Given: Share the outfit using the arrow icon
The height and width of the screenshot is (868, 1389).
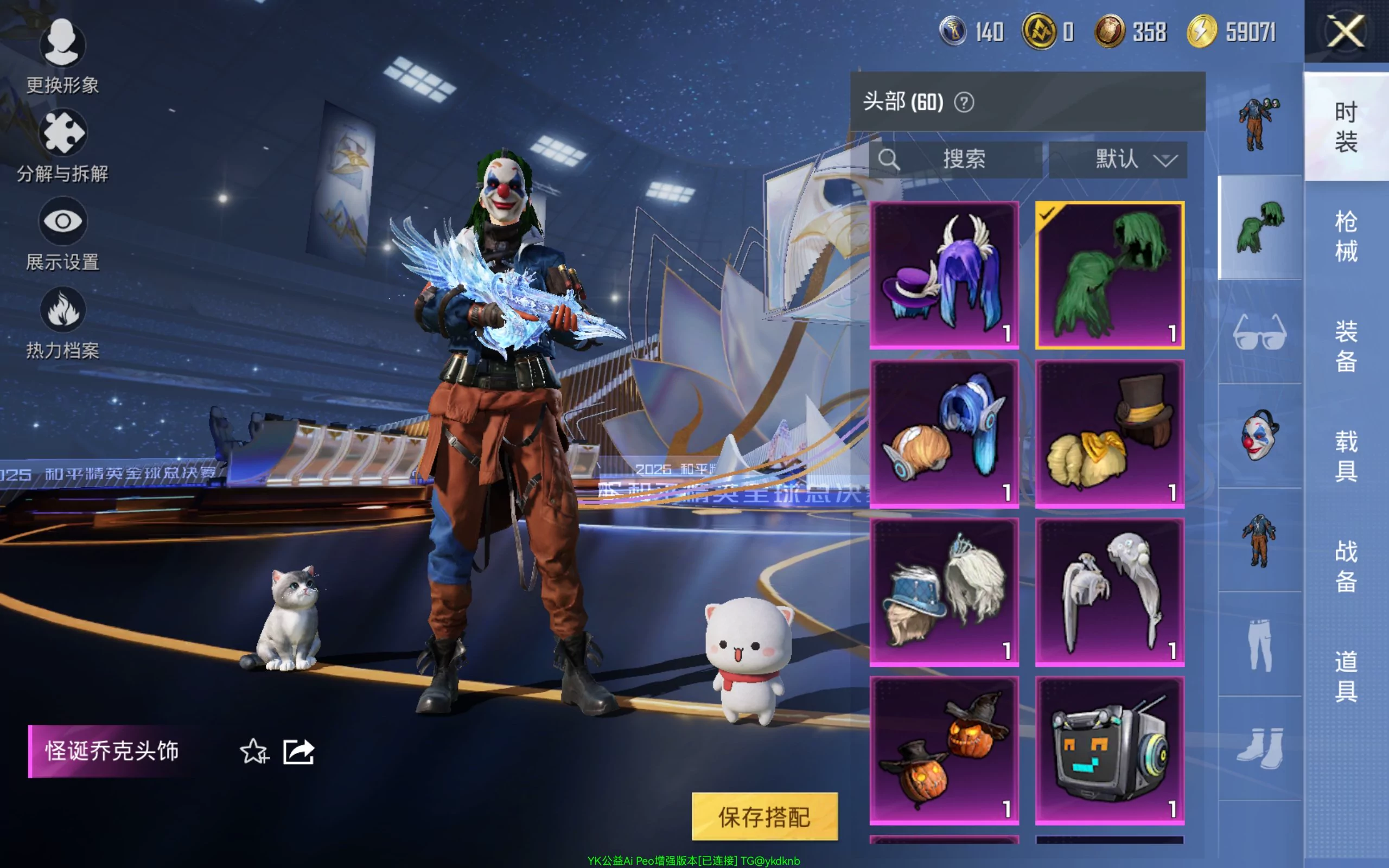Looking at the screenshot, I should (298, 751).
